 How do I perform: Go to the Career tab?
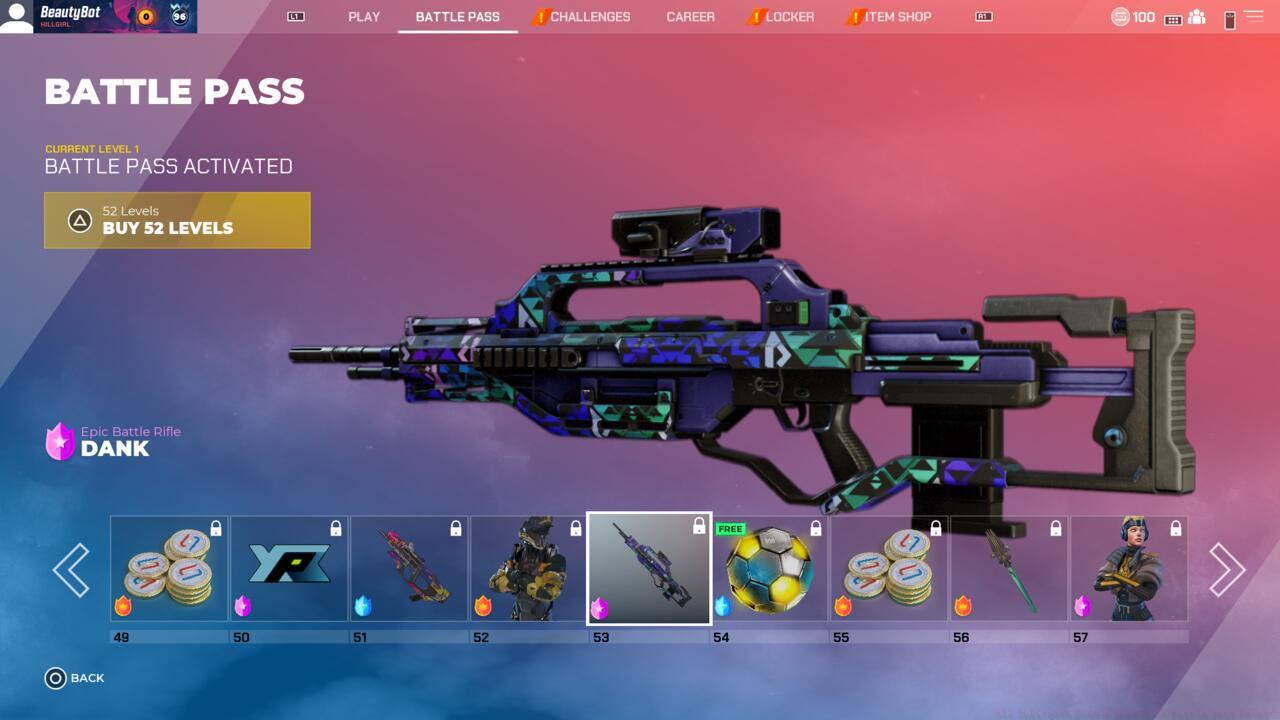(690, 17)
